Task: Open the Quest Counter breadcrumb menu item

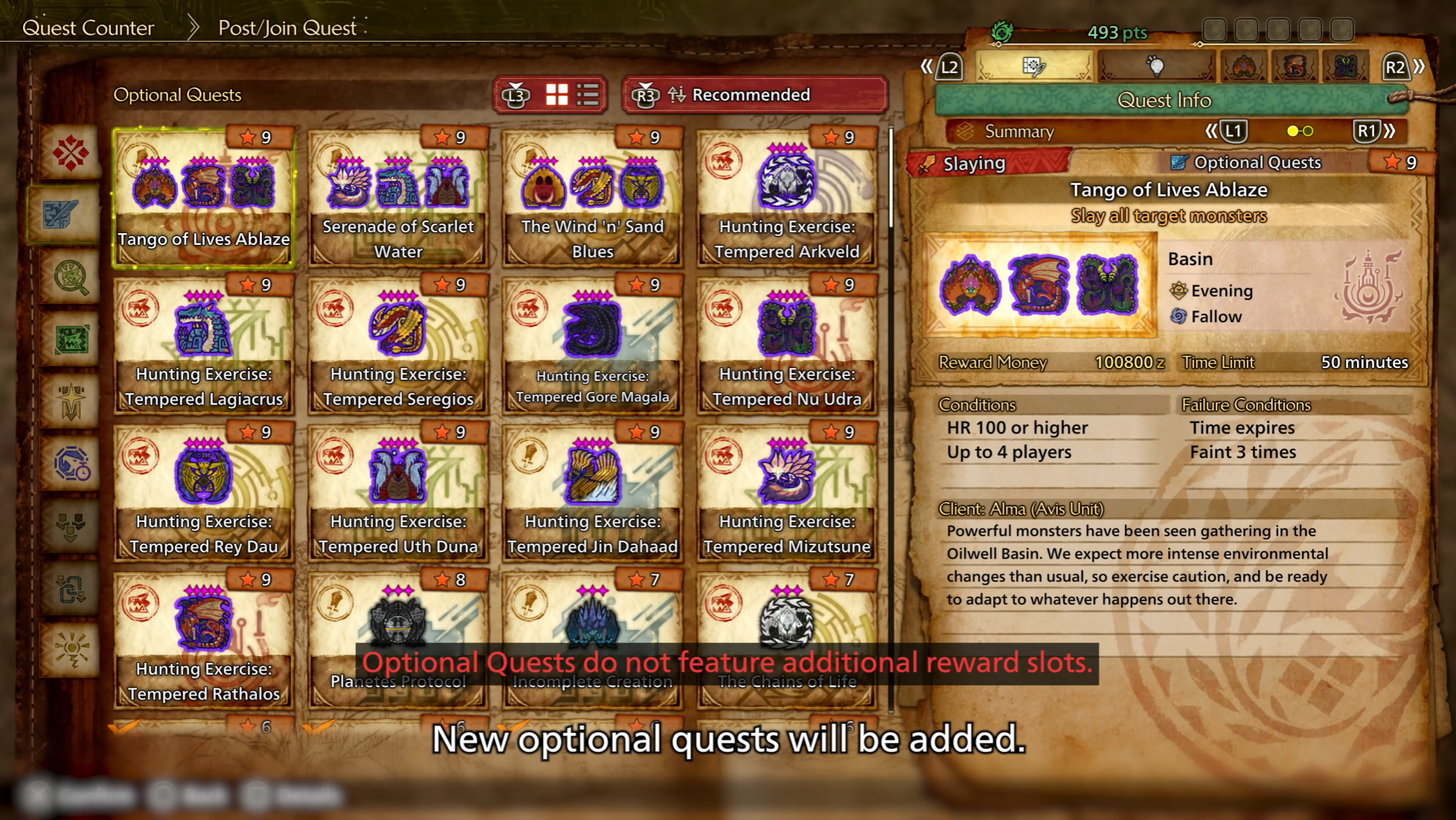Action: click(x=89, y=28)
